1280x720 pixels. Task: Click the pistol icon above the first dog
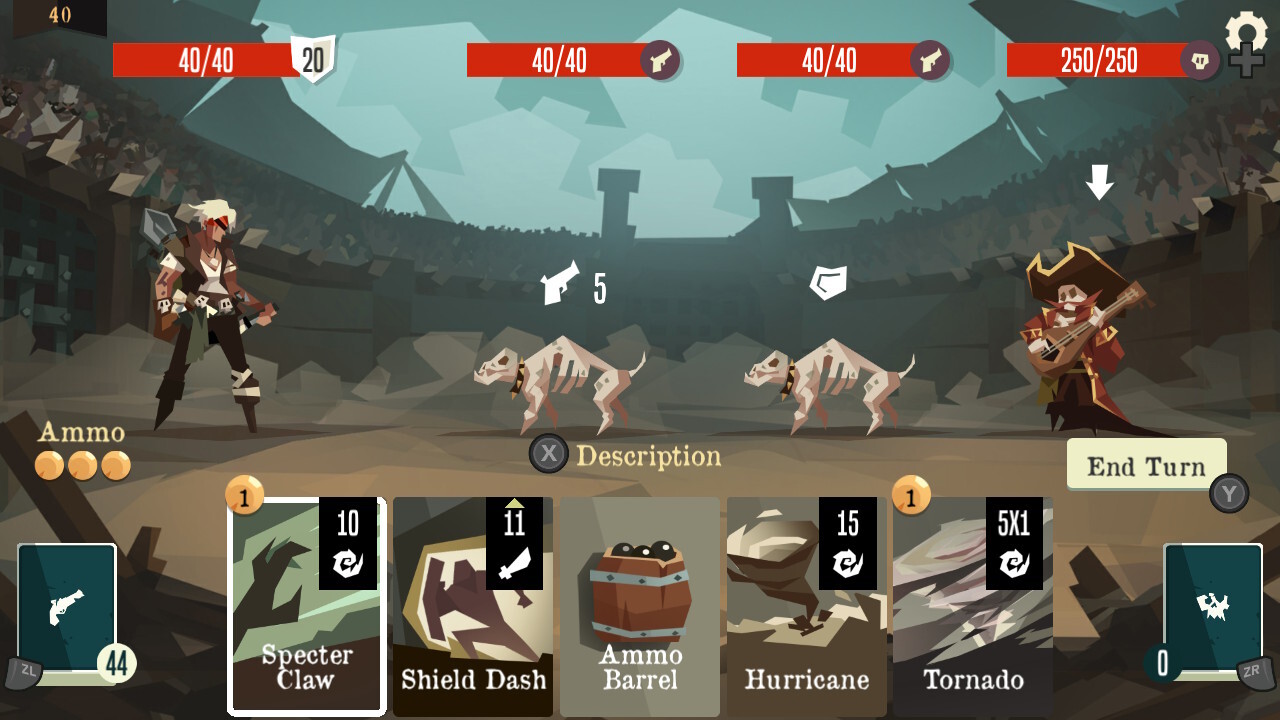coord(560,282)
